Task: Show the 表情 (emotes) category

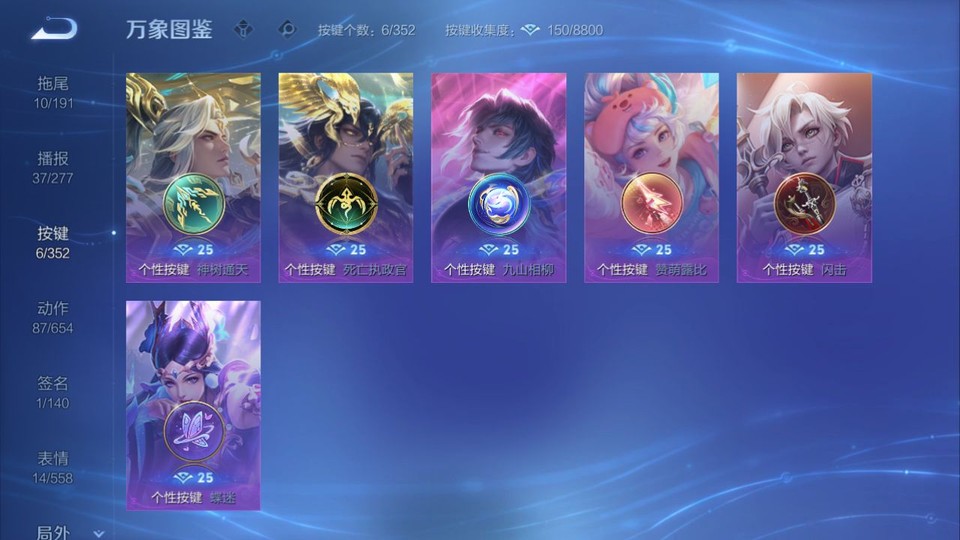Action: pos(54,467)
